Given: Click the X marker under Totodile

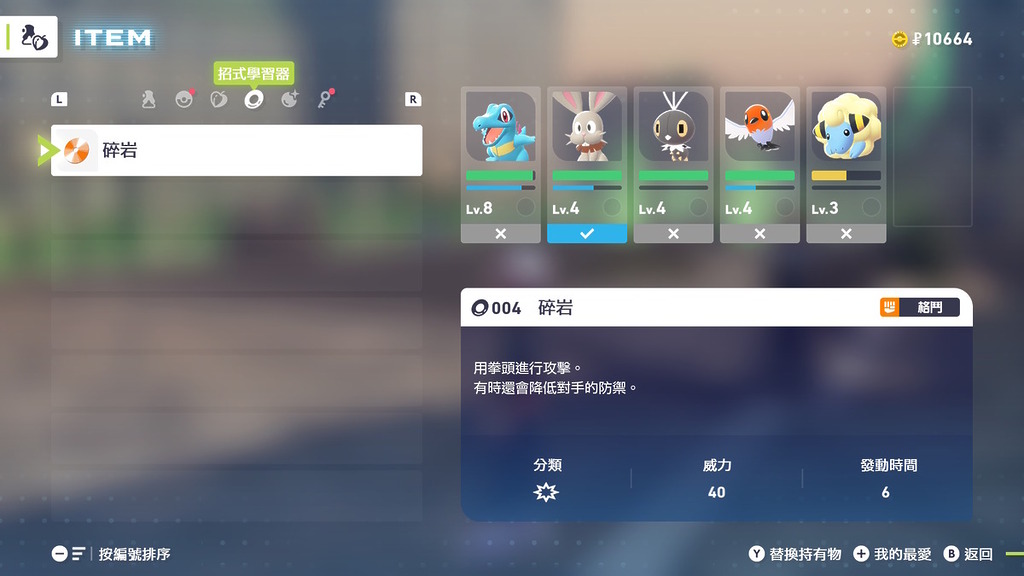Looking at the screenshot, I should pyautogui.click(x=500, y=233).
